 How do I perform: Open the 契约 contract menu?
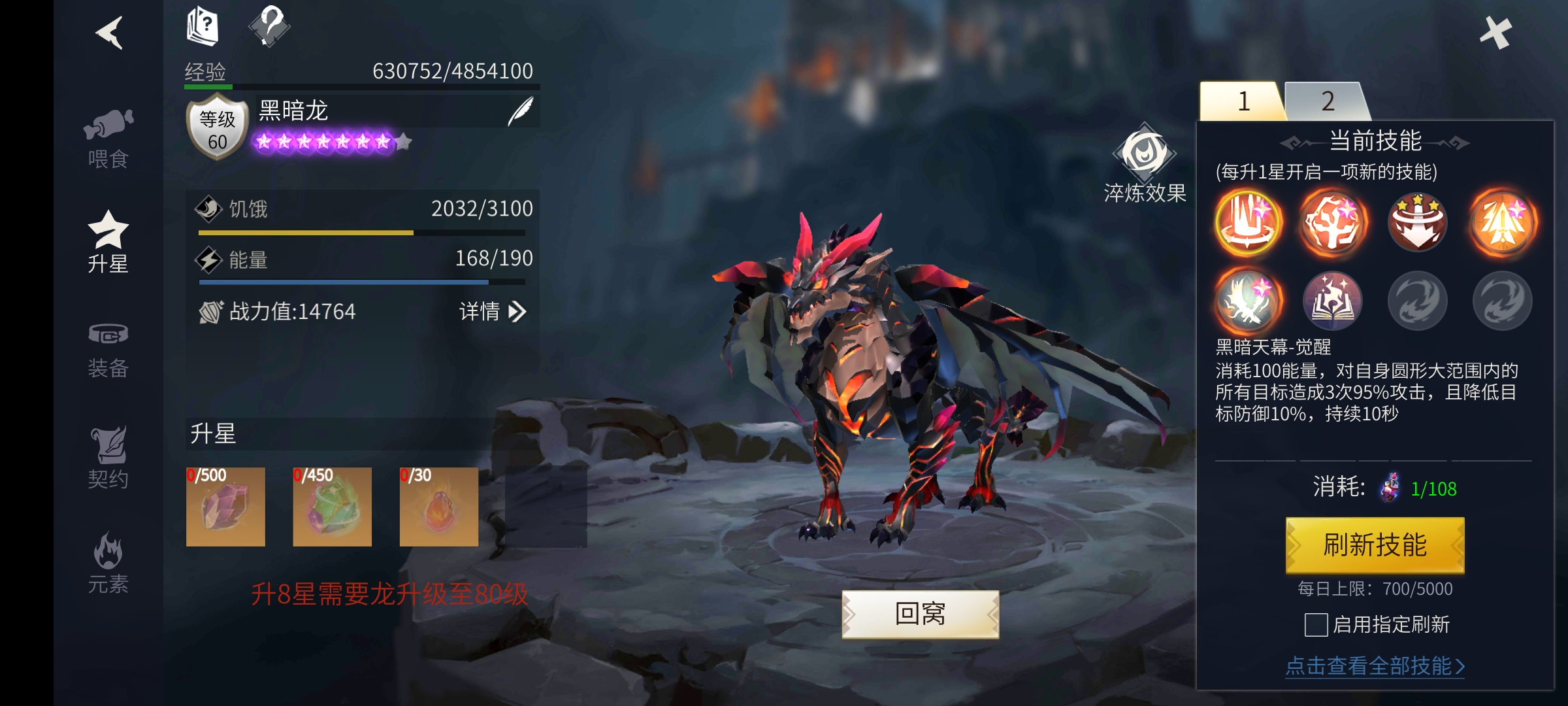pos(108,458)
